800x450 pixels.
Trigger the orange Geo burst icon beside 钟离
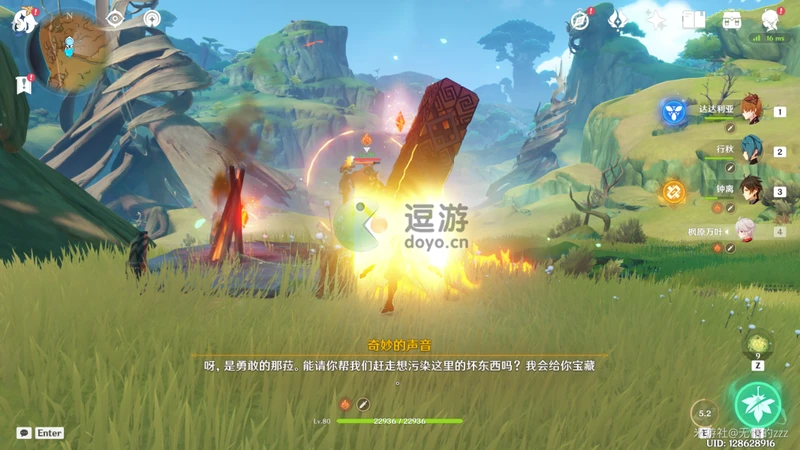(x=673, y=191)
